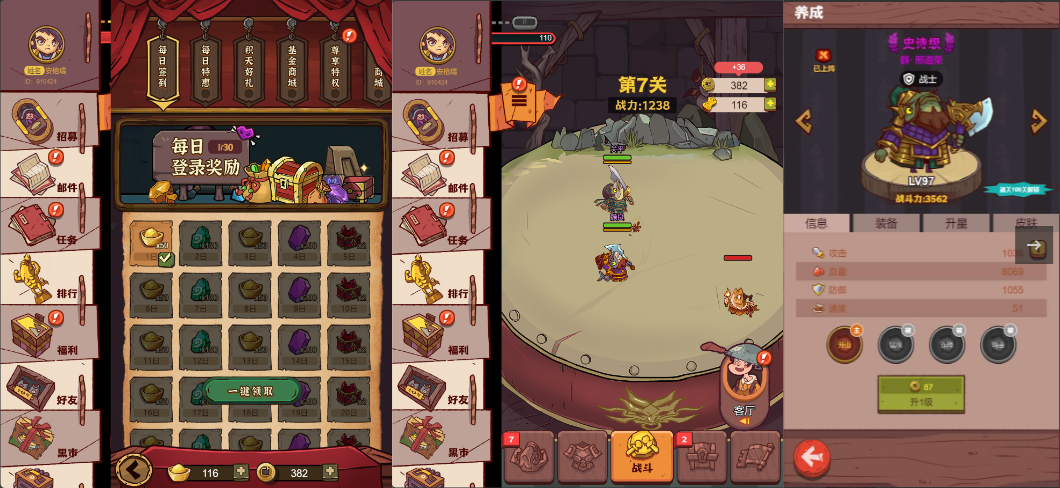
Task: Click the red round back arrow button
Action: [811, 457]
